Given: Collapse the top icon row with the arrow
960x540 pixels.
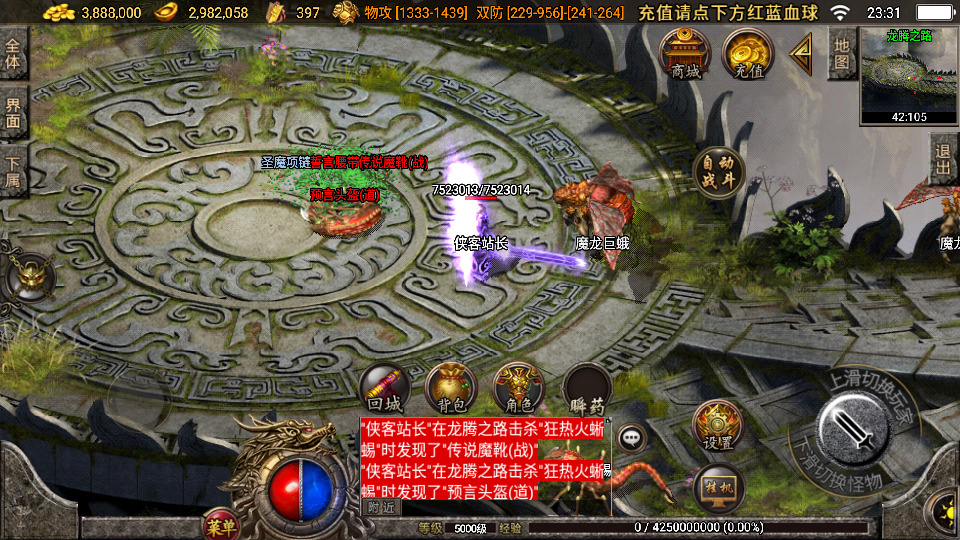Looking at the screenshot, I should (x=801, y=55).
